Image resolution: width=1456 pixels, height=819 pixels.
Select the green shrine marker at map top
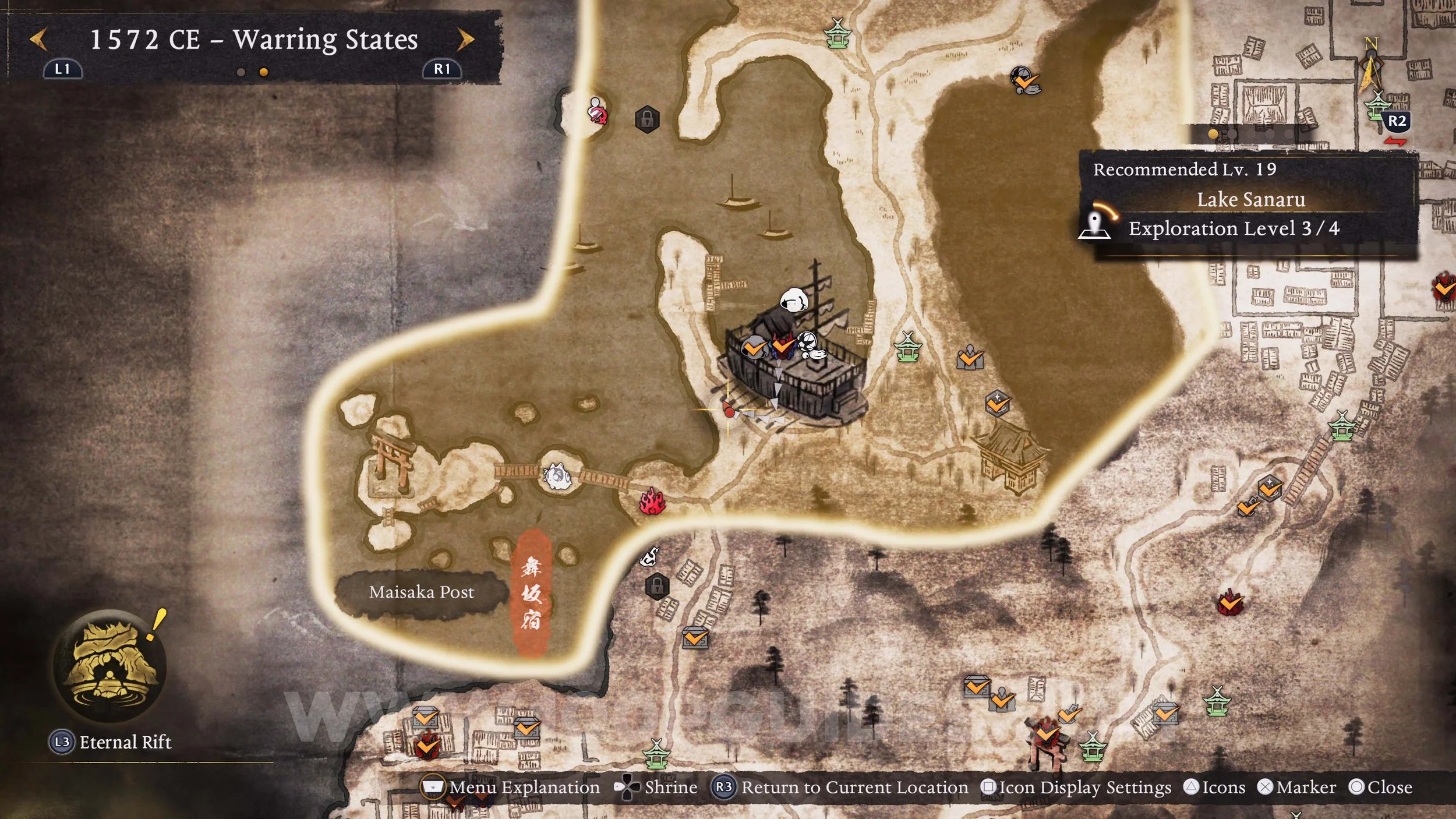(838, 33)
